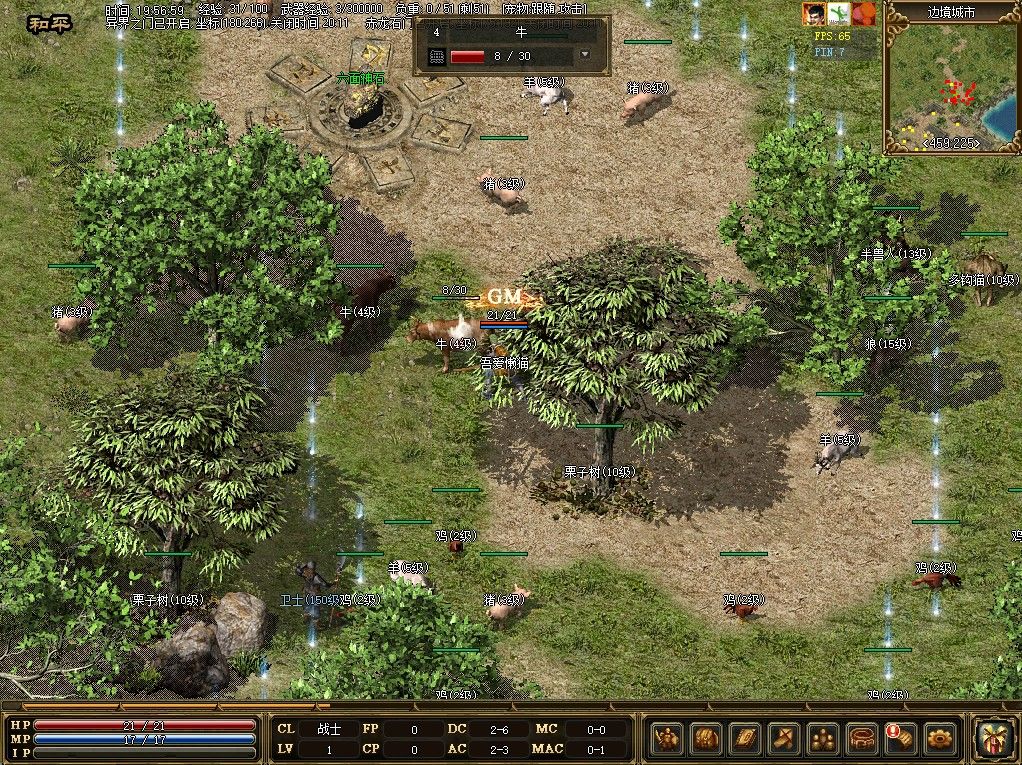This screenshot has height=765, width=1022.
Task: Click the crossed-out scroll icon
Action: click(x=784, y=739)
